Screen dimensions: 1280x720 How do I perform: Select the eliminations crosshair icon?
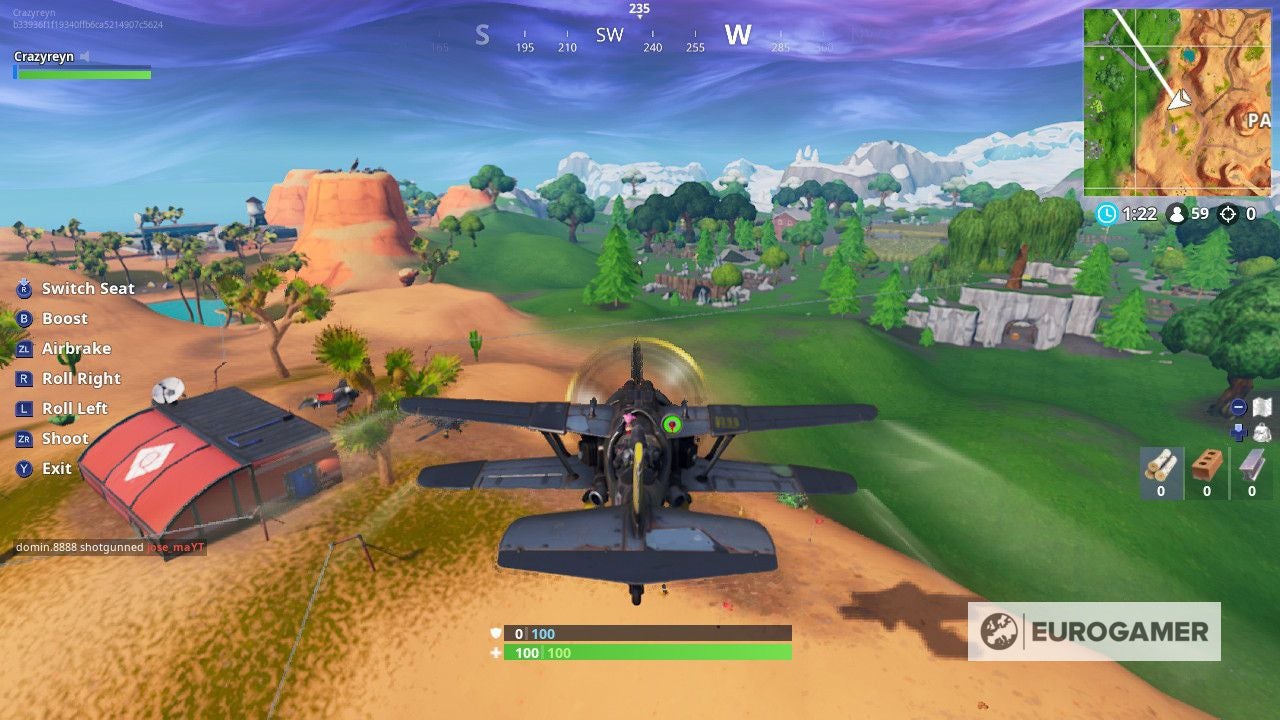(1227, 213)
